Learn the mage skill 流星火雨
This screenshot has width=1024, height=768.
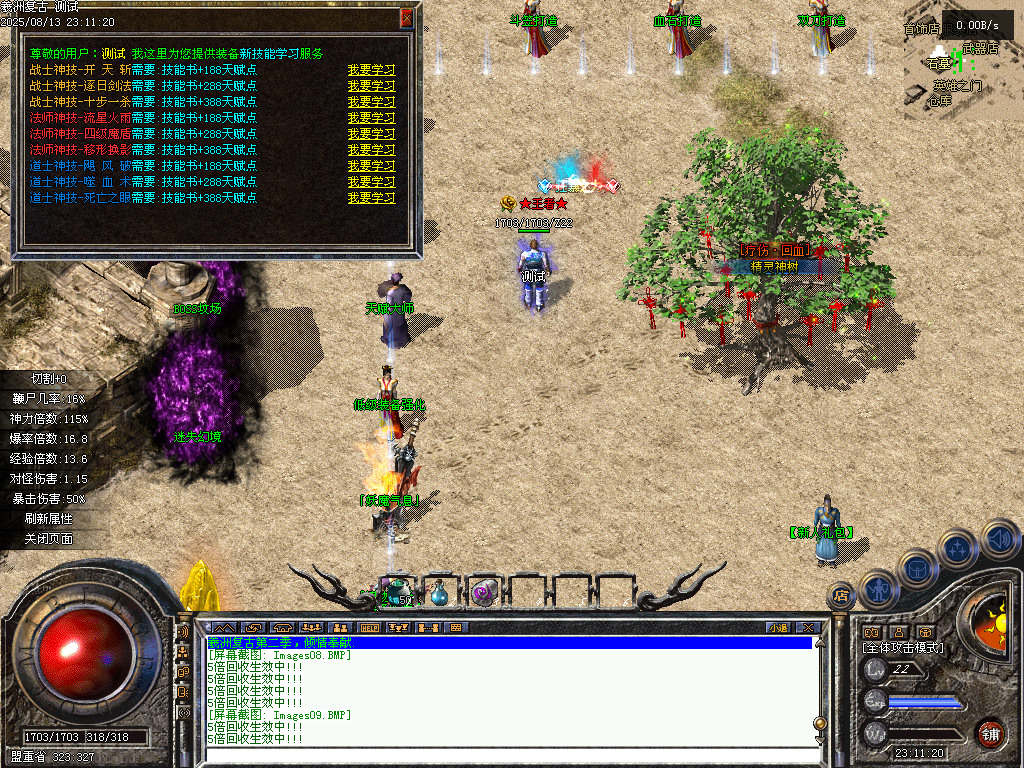click(371, 118)
